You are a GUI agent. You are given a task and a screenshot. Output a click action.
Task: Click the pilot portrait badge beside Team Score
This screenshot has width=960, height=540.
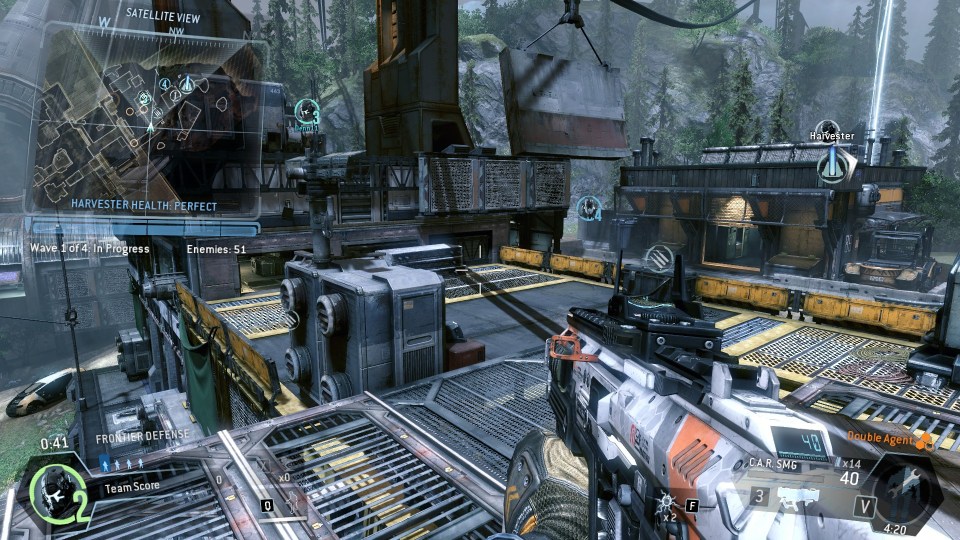tap(55, 490)
